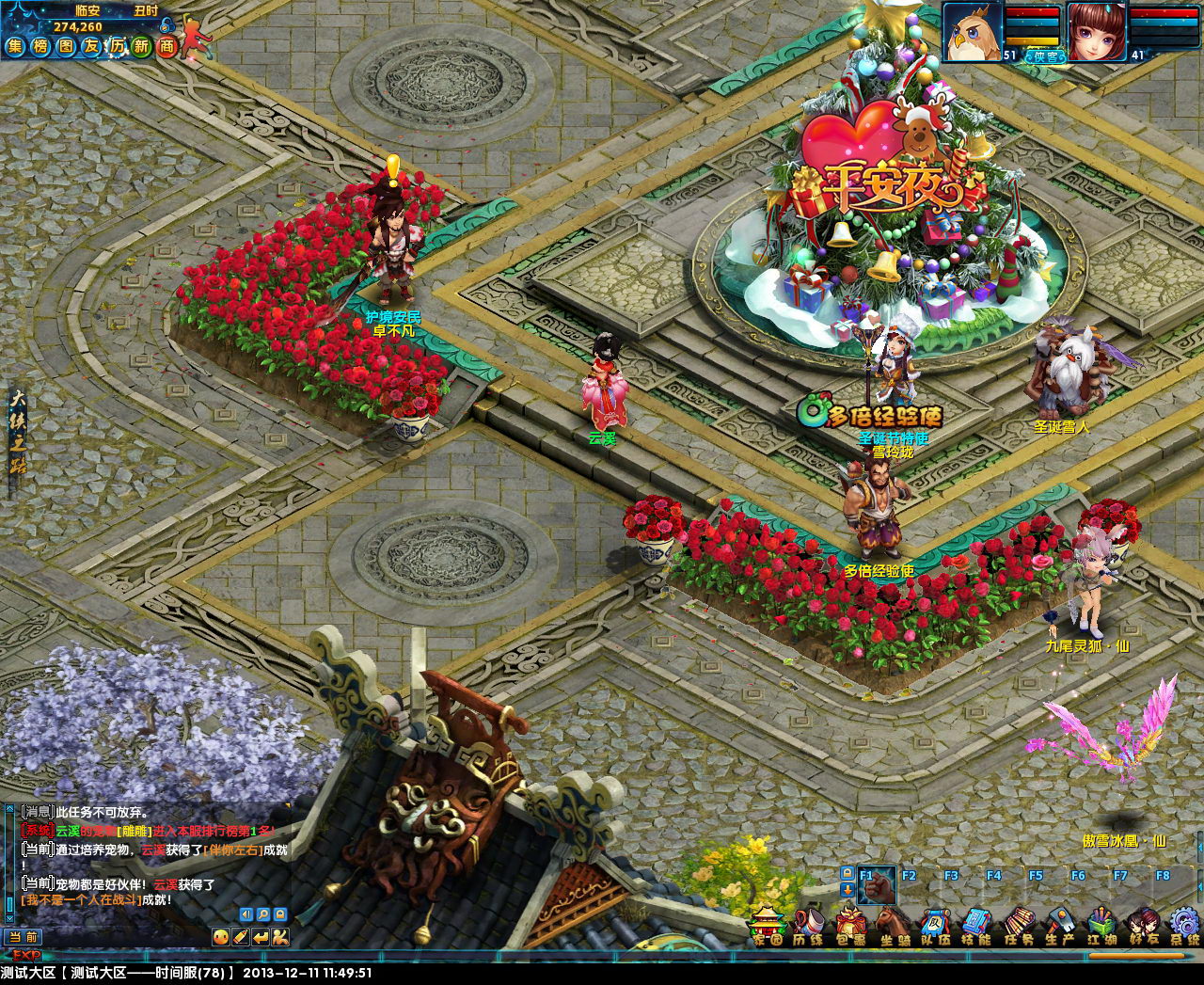Open the 榜 rankings button
This screenshot has height=985, width=1204.
(x=40, y=46)
